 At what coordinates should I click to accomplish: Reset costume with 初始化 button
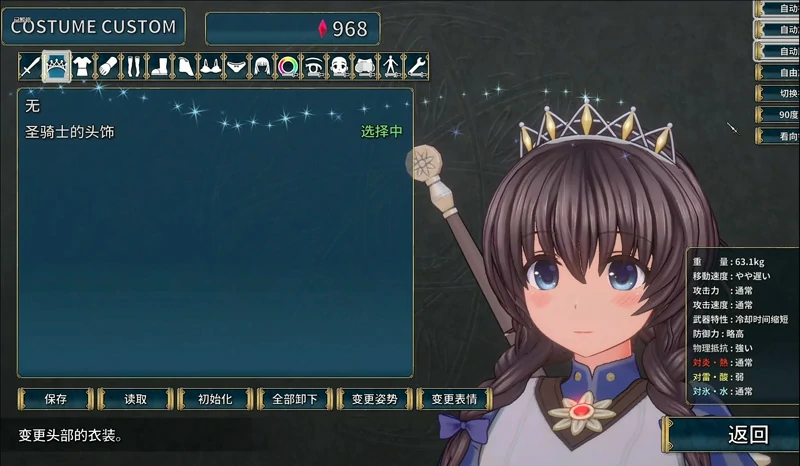tap(214, 398)
